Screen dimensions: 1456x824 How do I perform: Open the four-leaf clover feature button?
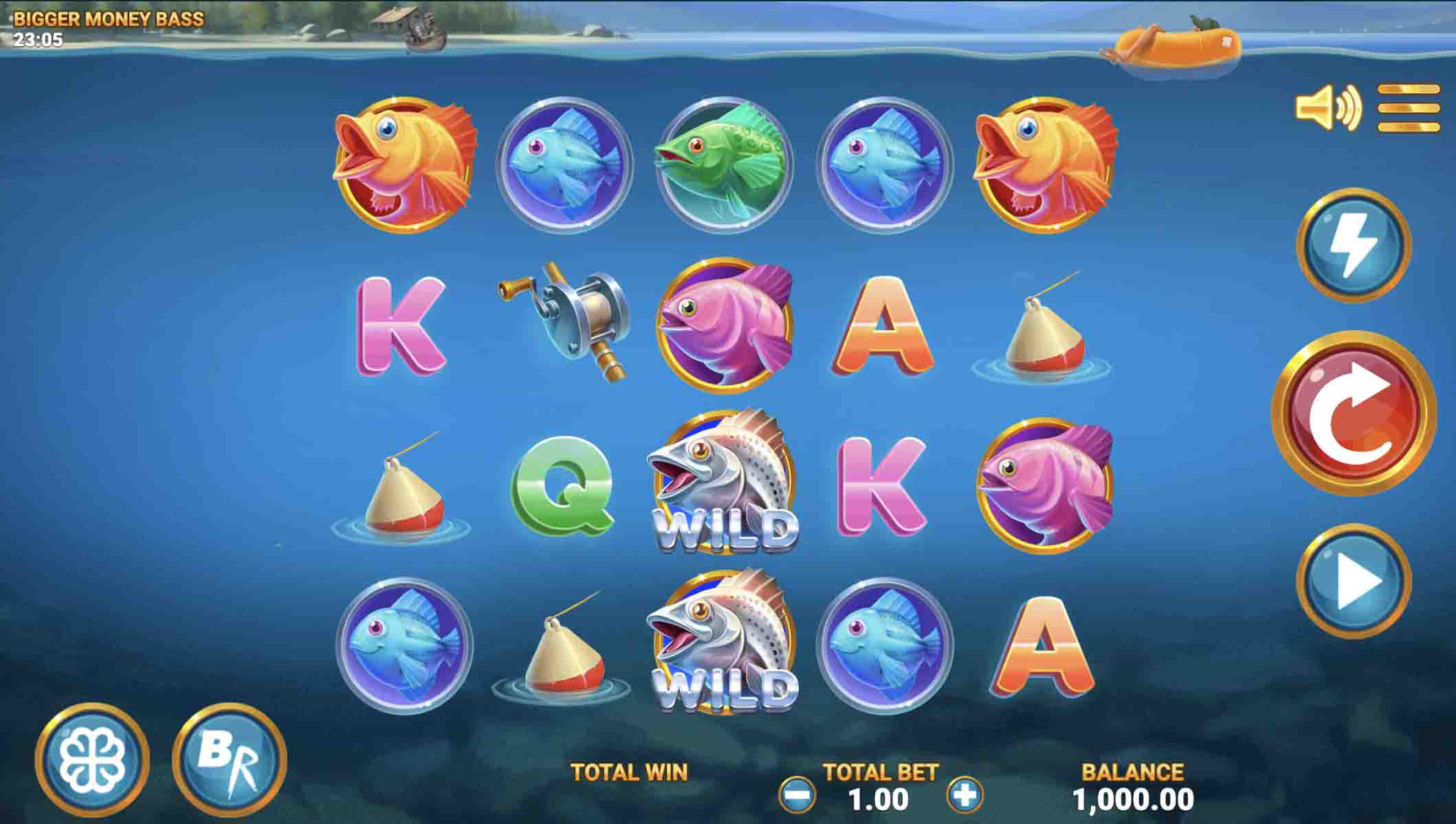coord(92,761)
